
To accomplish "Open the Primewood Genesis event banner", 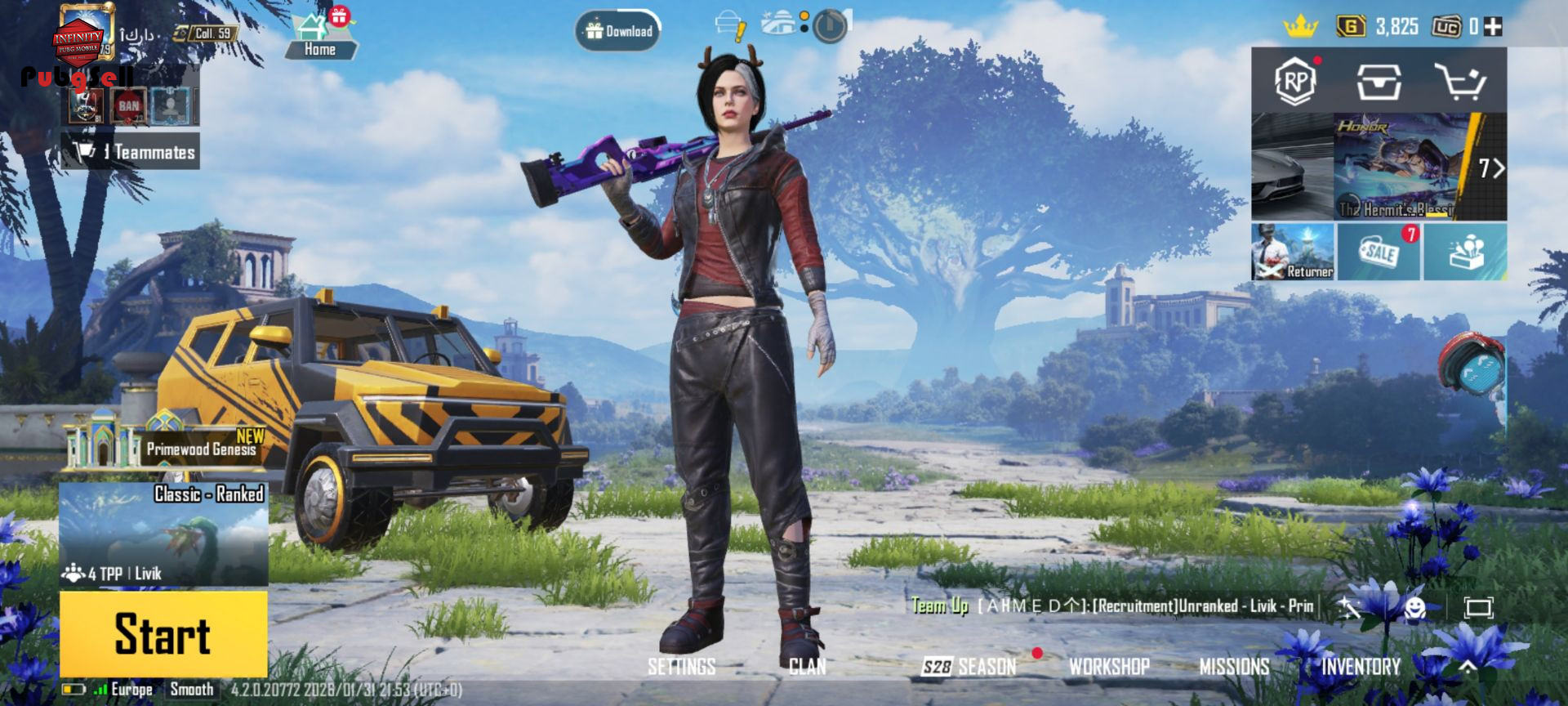I will 167,444.
